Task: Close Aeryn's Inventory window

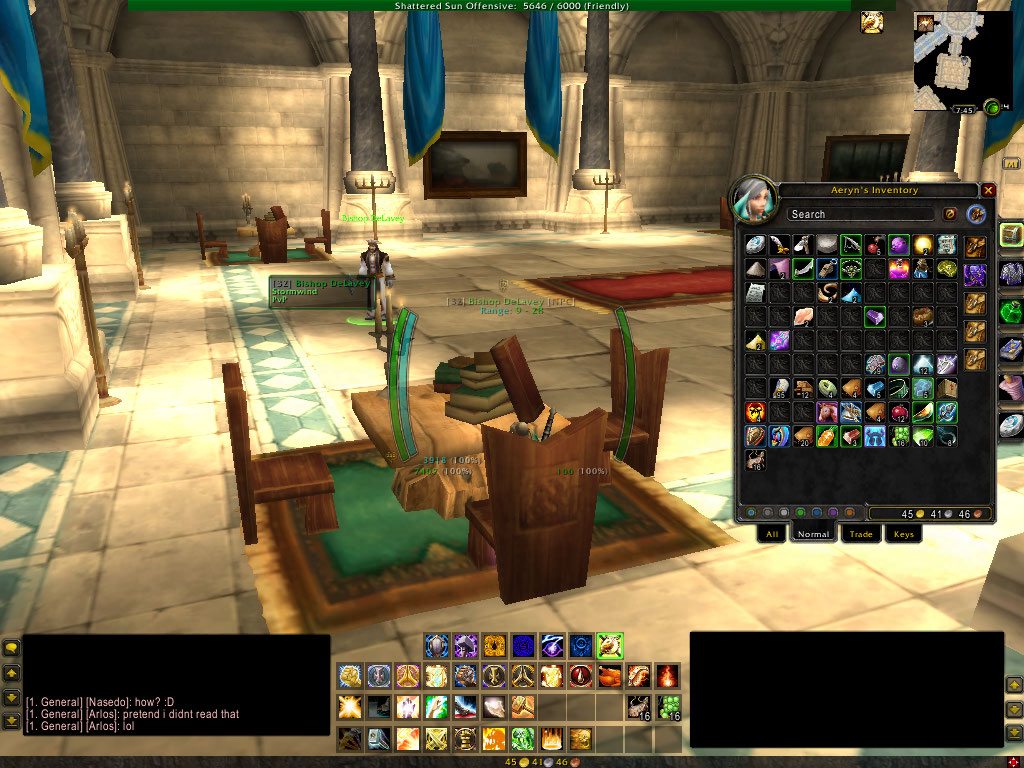Action: pyautogui.click(x=988, y=190)
